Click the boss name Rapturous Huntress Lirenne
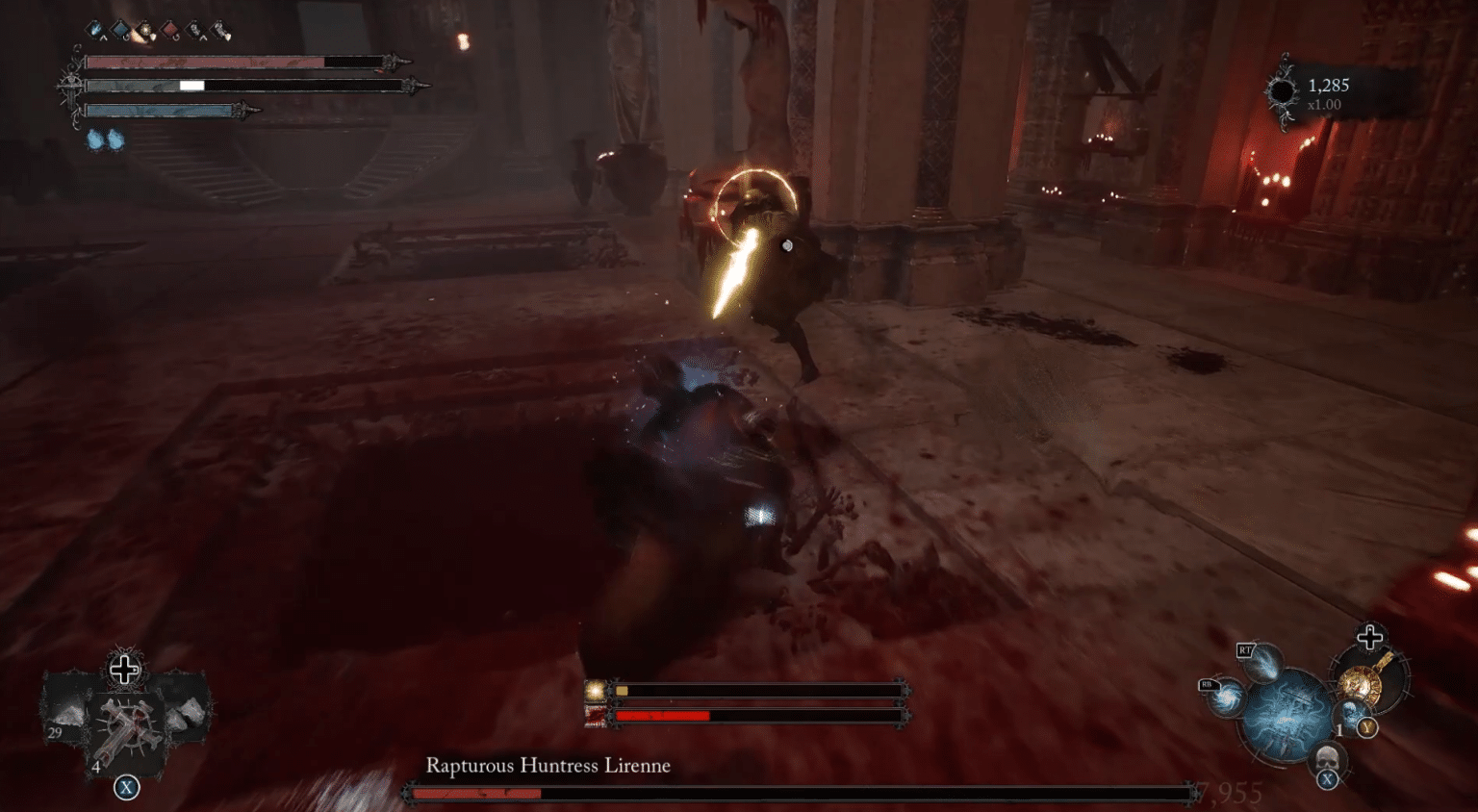The height and width of the screenshot is (812, 1478). click(548, 767)
